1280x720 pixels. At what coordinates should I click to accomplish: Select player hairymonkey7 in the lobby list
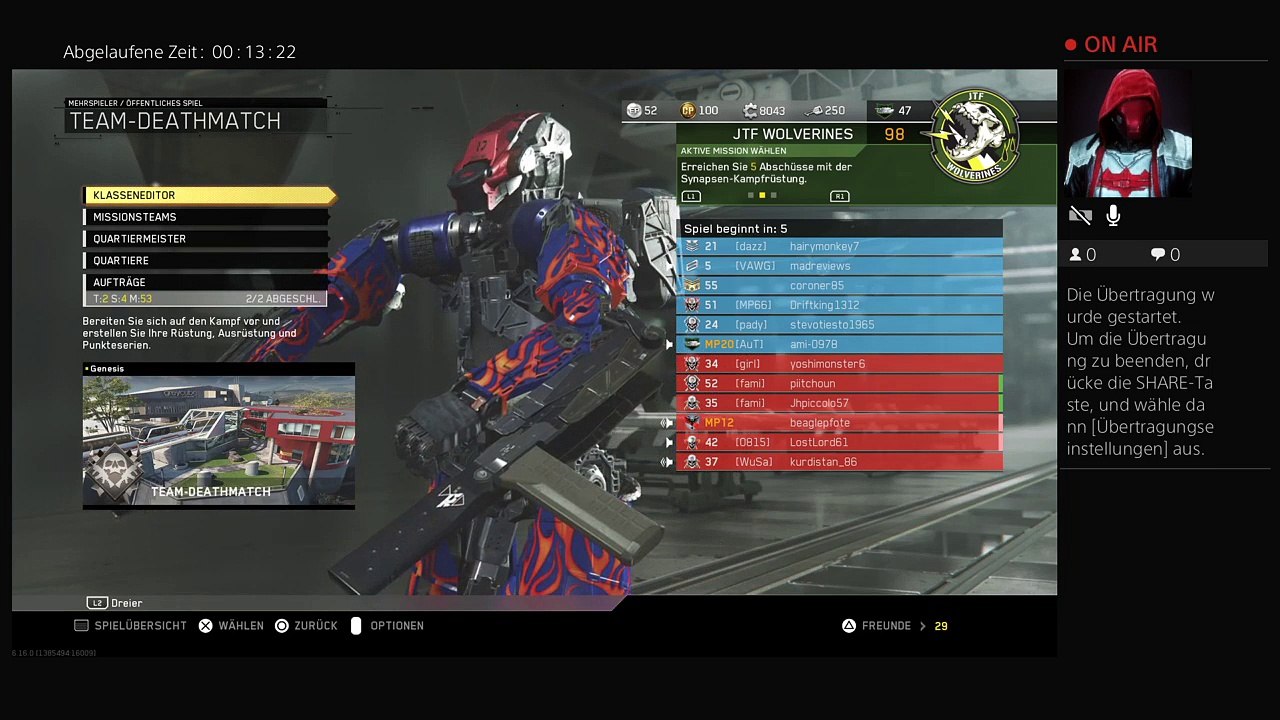[840, 246]
